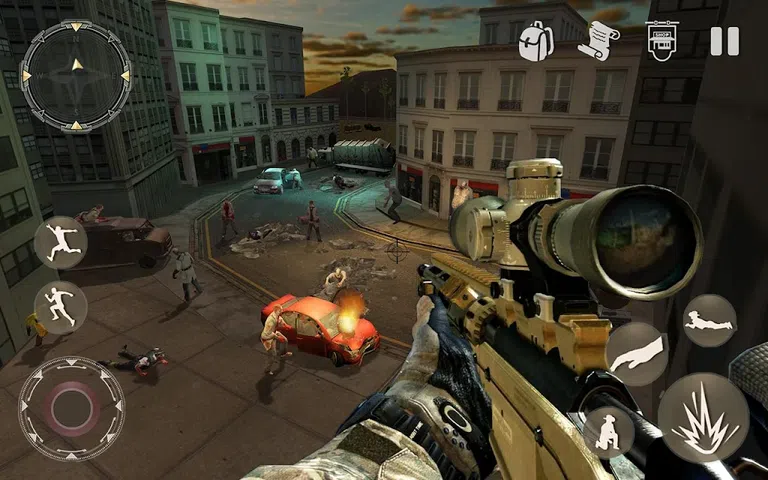Image resolution: width=768 pixels, height=480 pixels.
Task: Fire the weapon with the explosion button
Action: click(703, 418)
